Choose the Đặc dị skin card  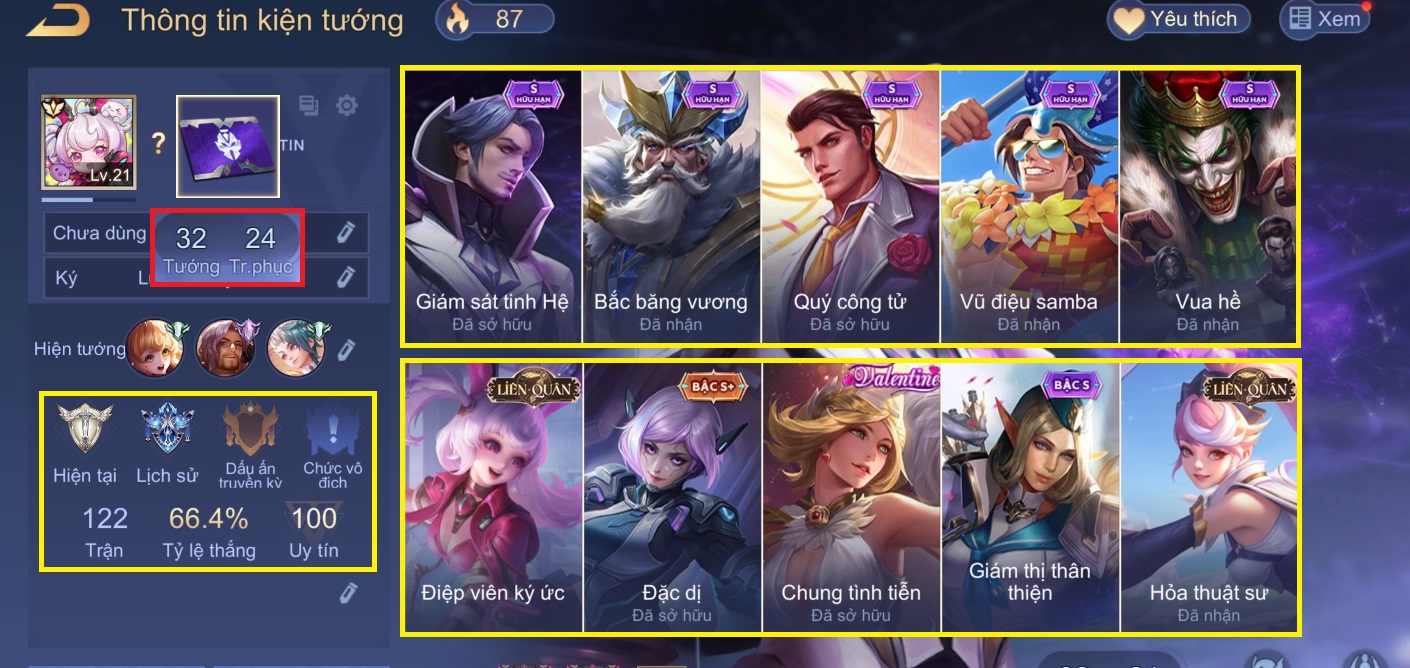[671, 497]
